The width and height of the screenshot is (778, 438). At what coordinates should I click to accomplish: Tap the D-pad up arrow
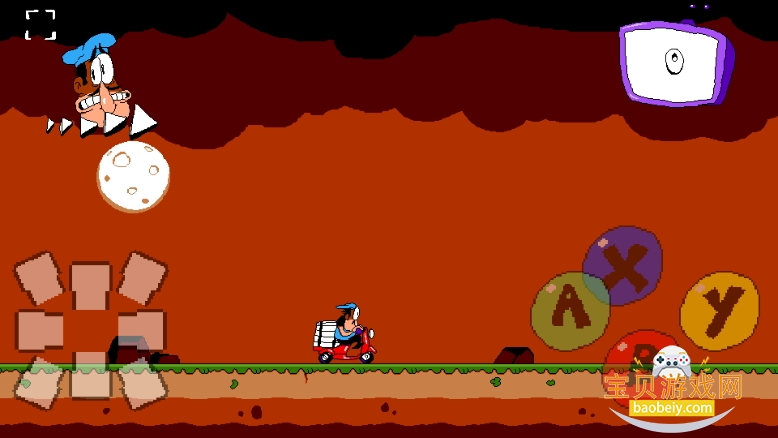click(x=90, y=286)
